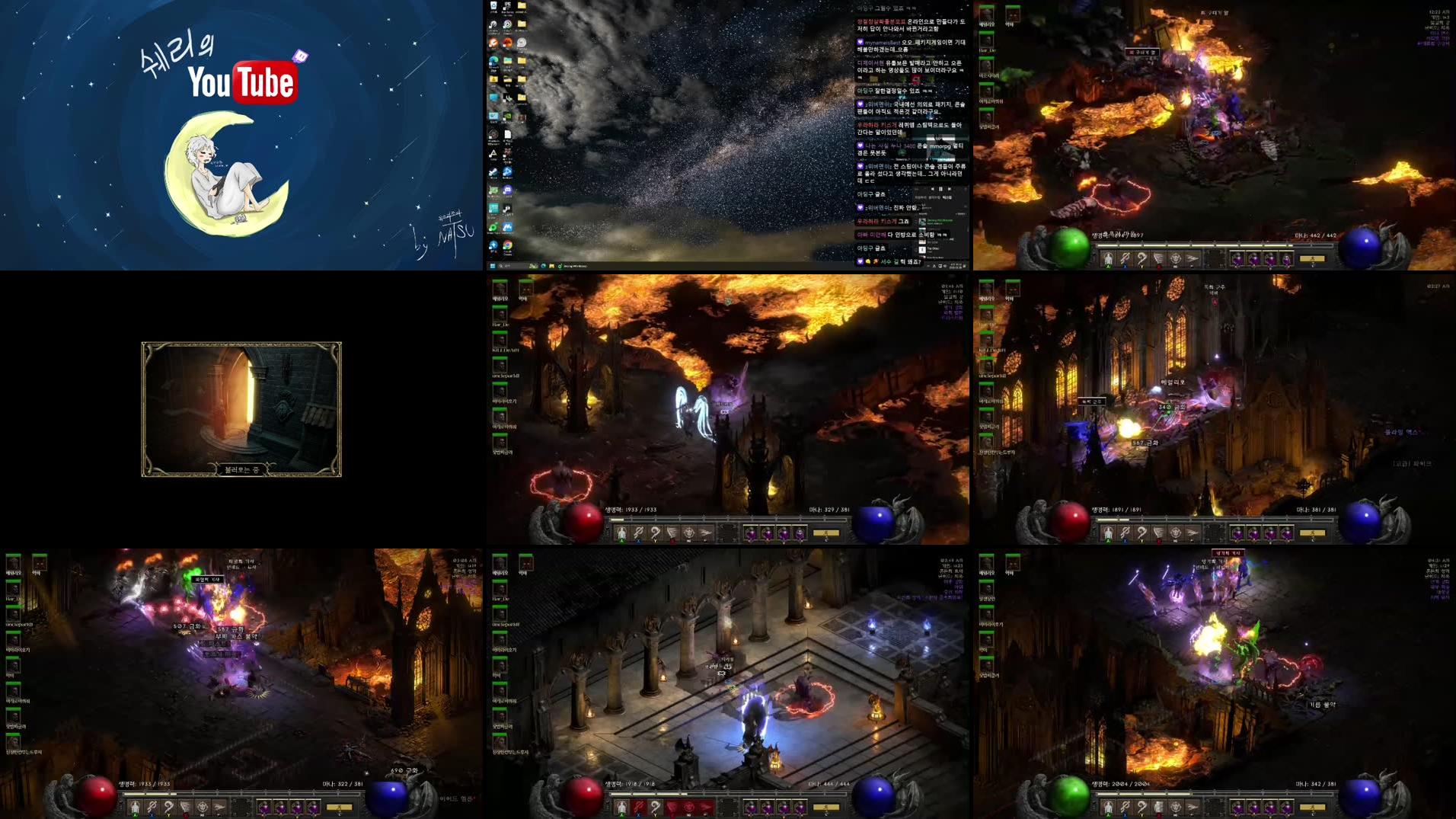
Task: Open Discord from the desktop icons
Action: click(508, 189)
